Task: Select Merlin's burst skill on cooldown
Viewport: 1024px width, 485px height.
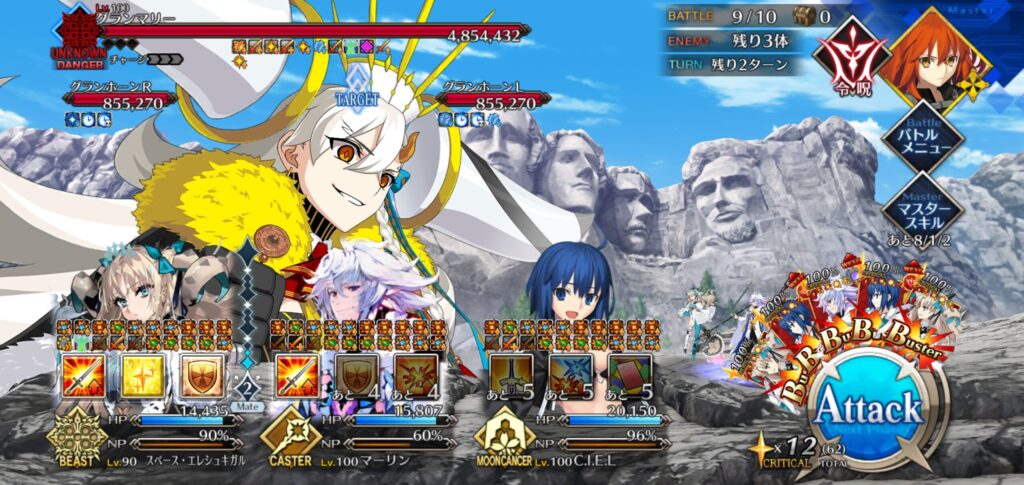Action: pyautogui.click(x=413, y=376)
